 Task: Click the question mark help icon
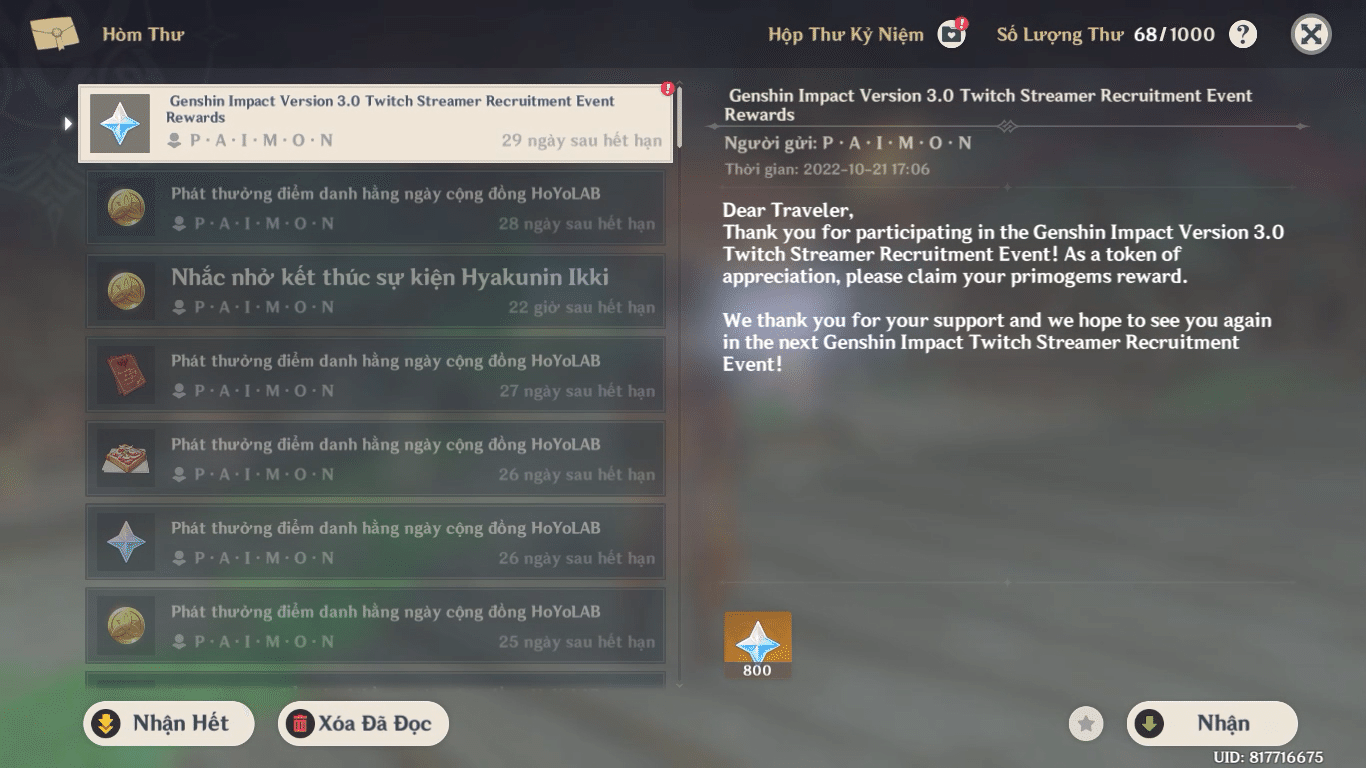(x=1242, y=34)
